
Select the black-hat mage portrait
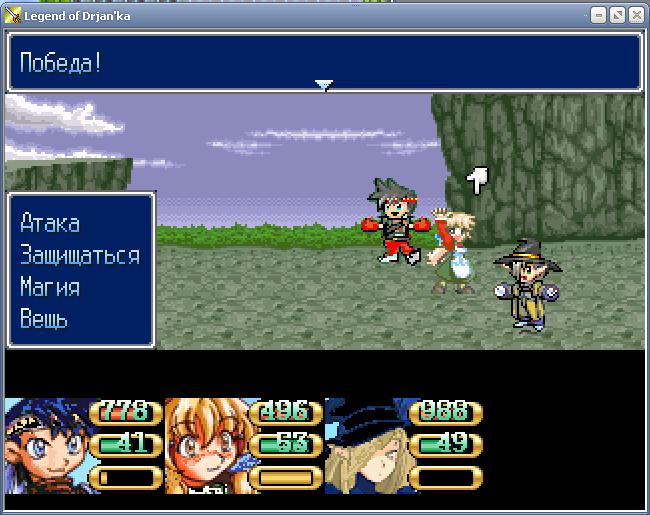click(x=366, y=445)
